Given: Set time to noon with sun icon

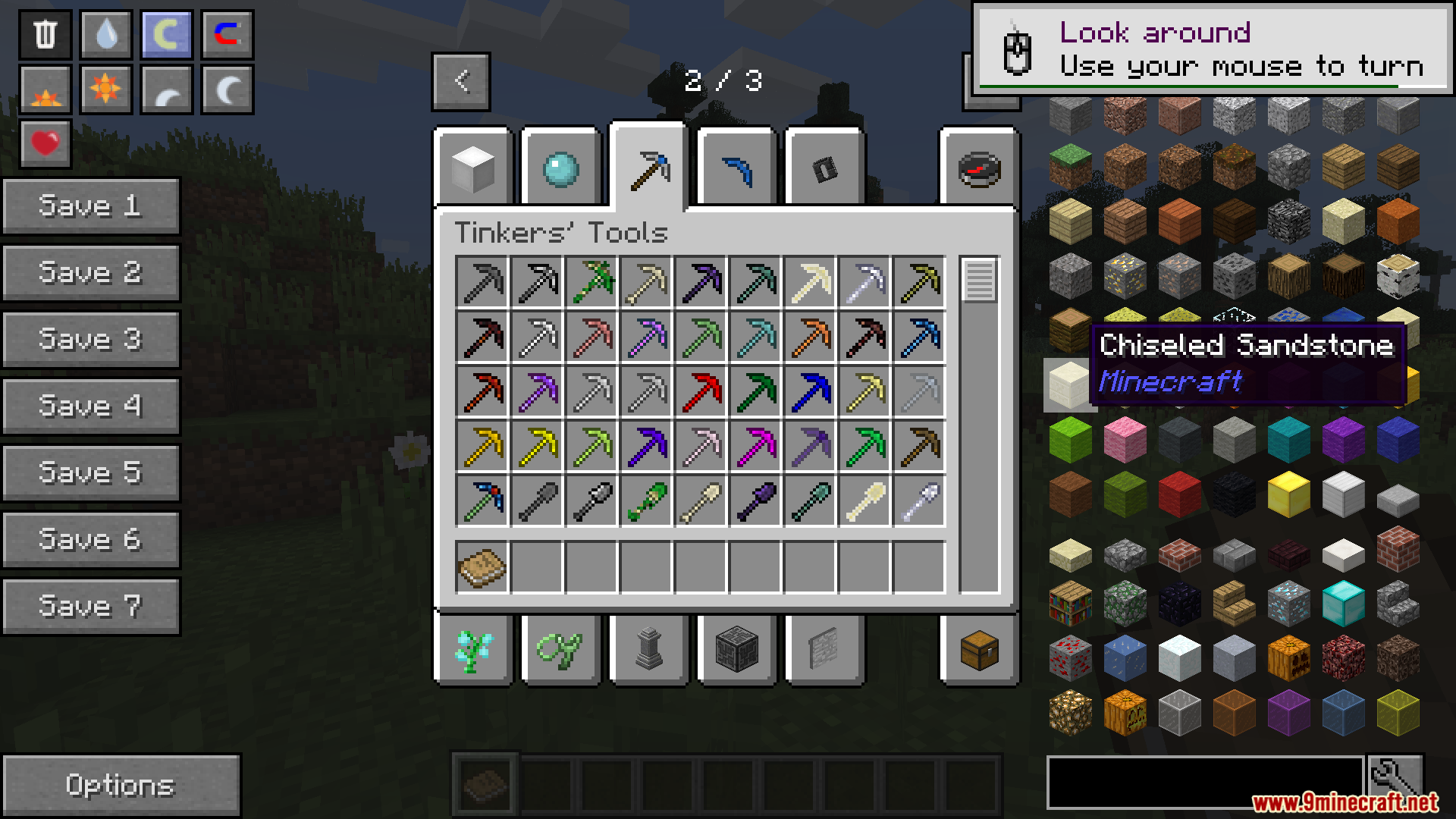Looking at the screenshot, I should coord(106,89).
